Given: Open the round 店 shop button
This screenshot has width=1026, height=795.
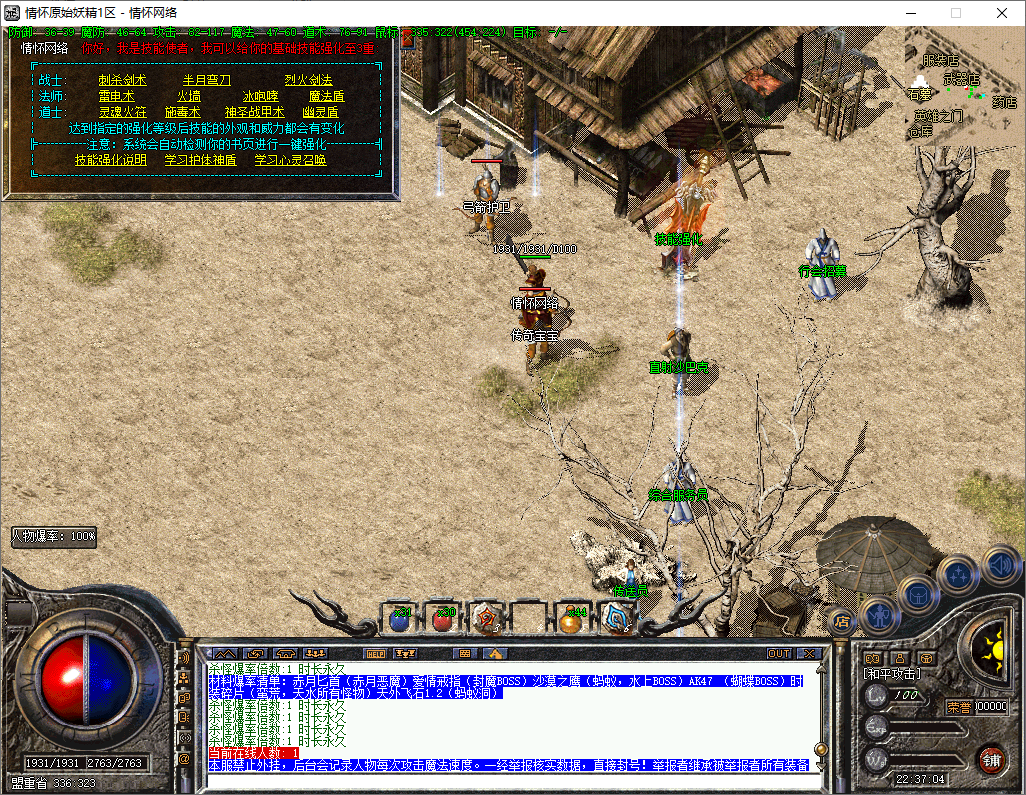Looking at the screenshot, I should point(842,621).
